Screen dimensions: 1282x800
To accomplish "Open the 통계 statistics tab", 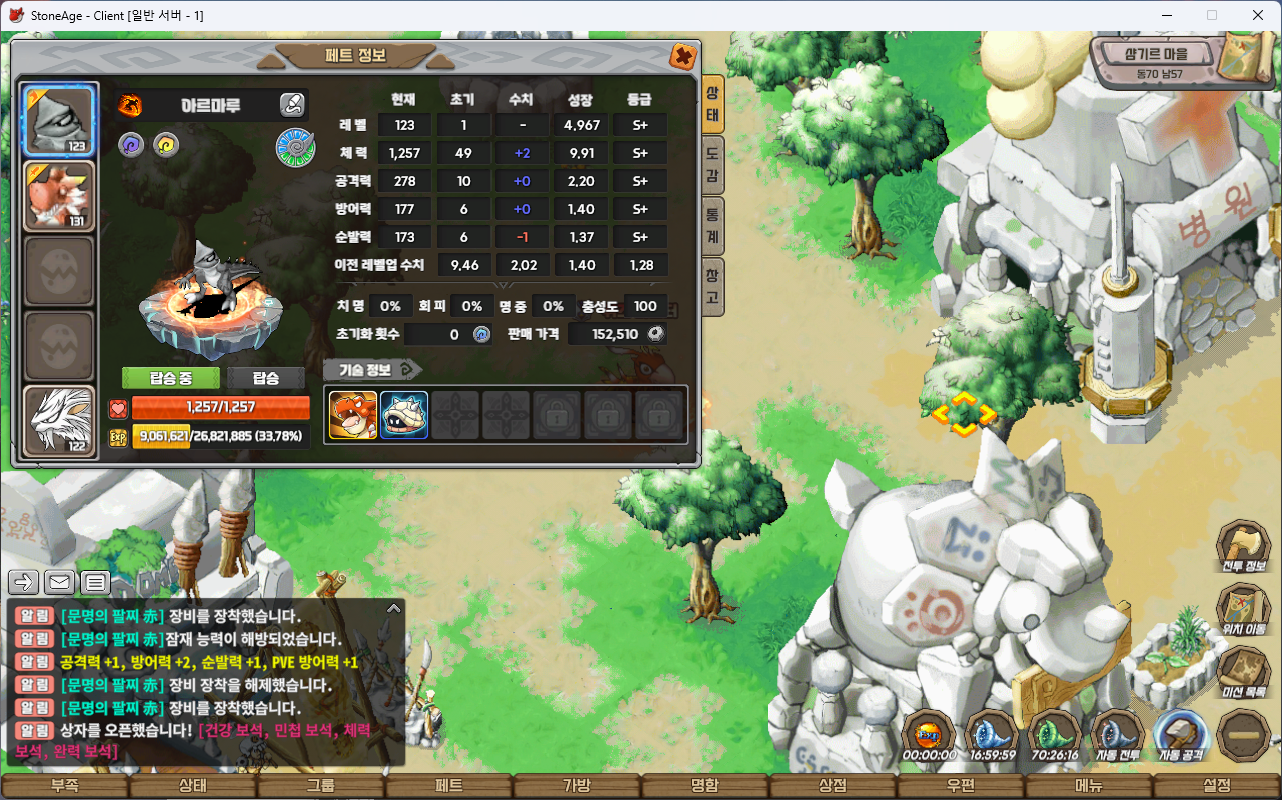I will (712, 227).
